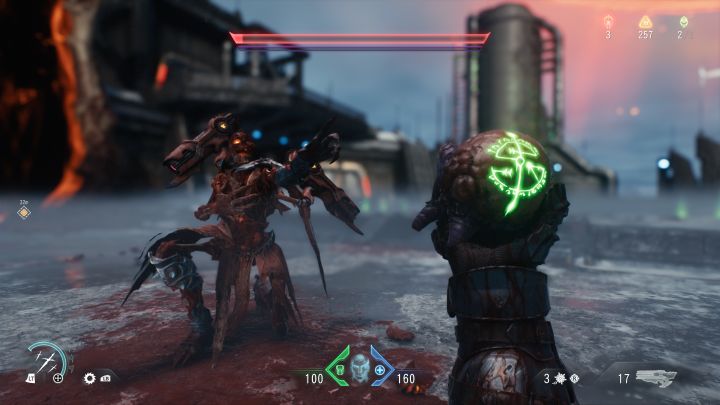The width and height of the screenshot is (720, 405).
Task: Click the dash meter gauge icon
Action: point(46,360)
